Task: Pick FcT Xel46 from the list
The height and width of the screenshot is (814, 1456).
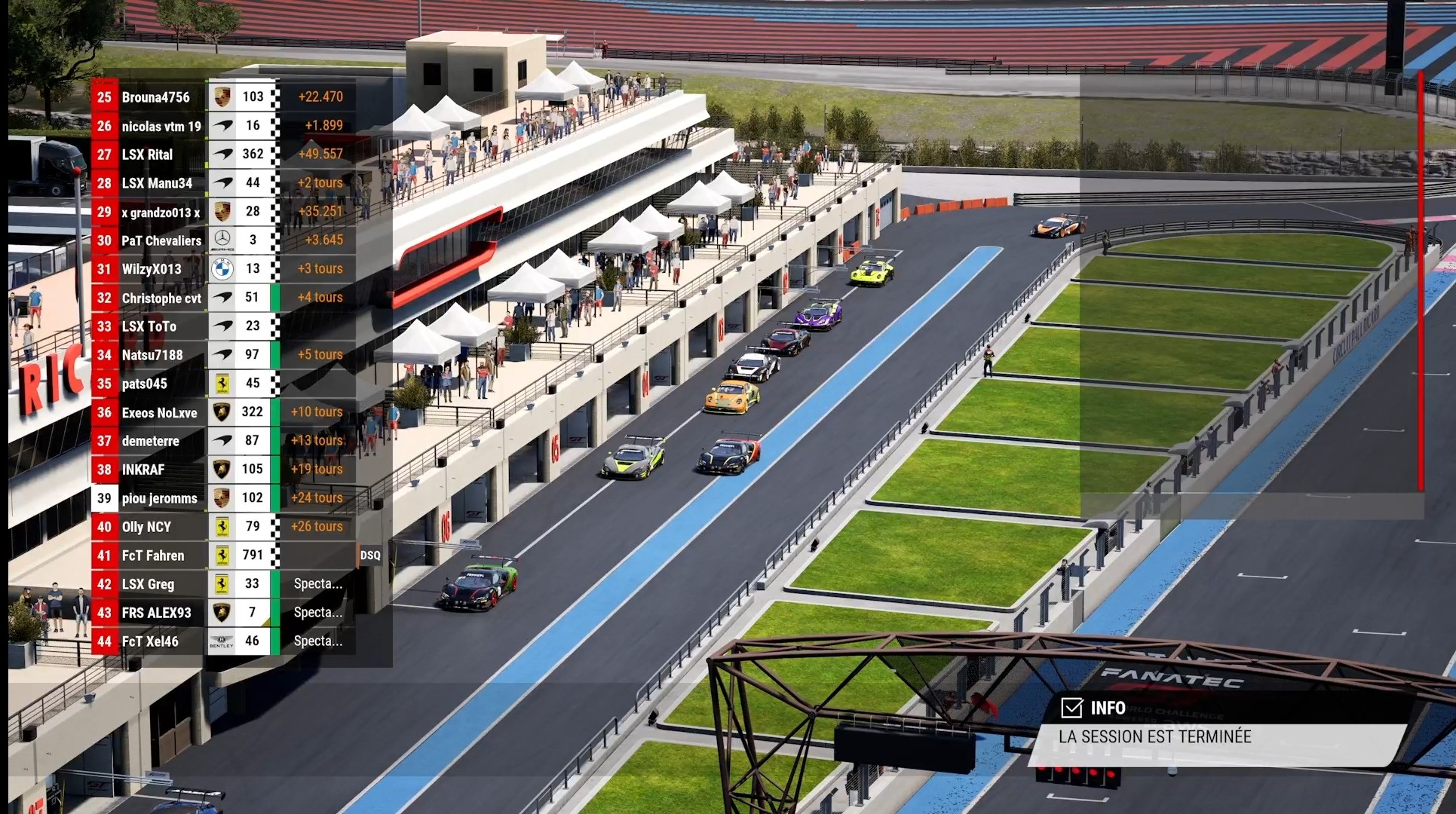Action: tap(150, 641)
